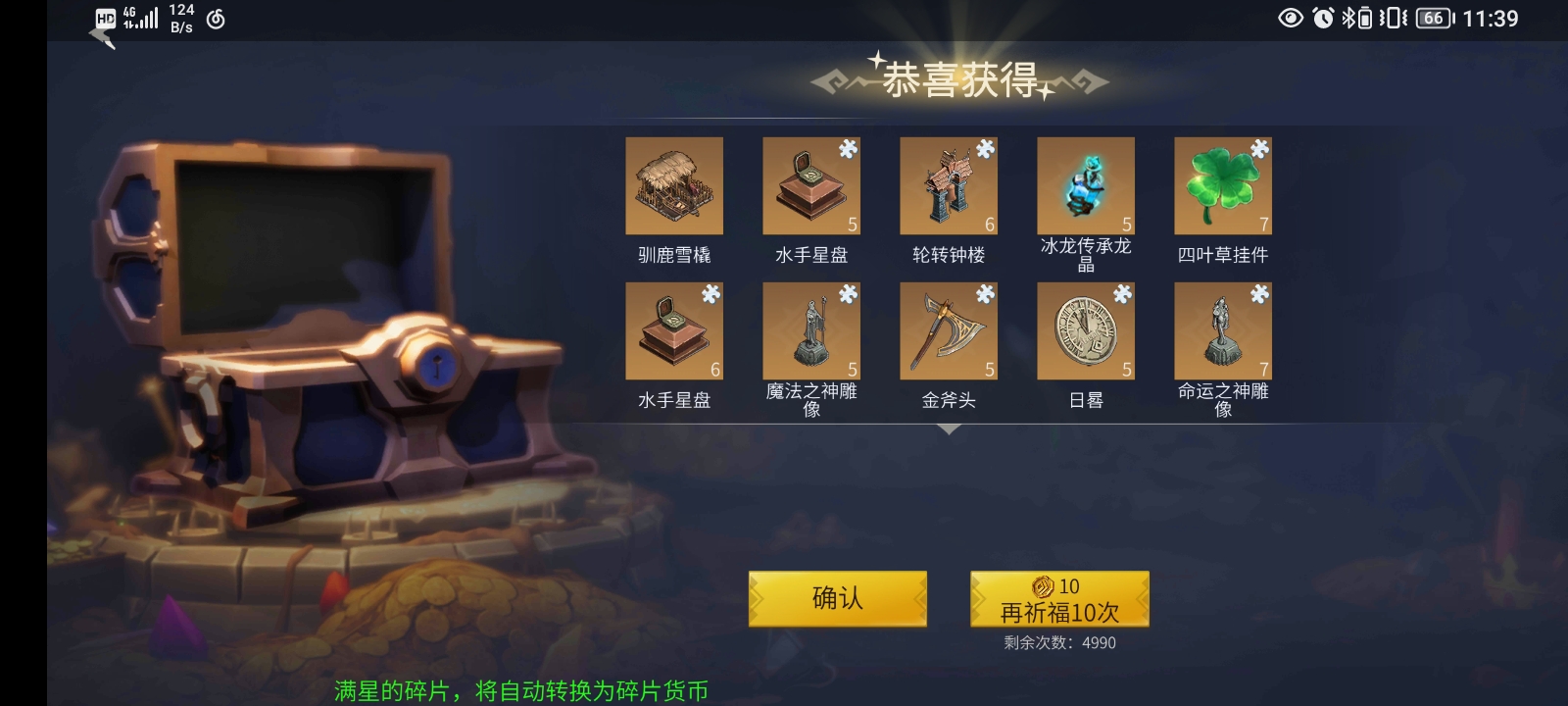Screen dimensions: 1568x706
Task: Tap the 水手星盘 astrolabe icon with 5 fragments
Action: pyautogui.click(x=811, y=186)
